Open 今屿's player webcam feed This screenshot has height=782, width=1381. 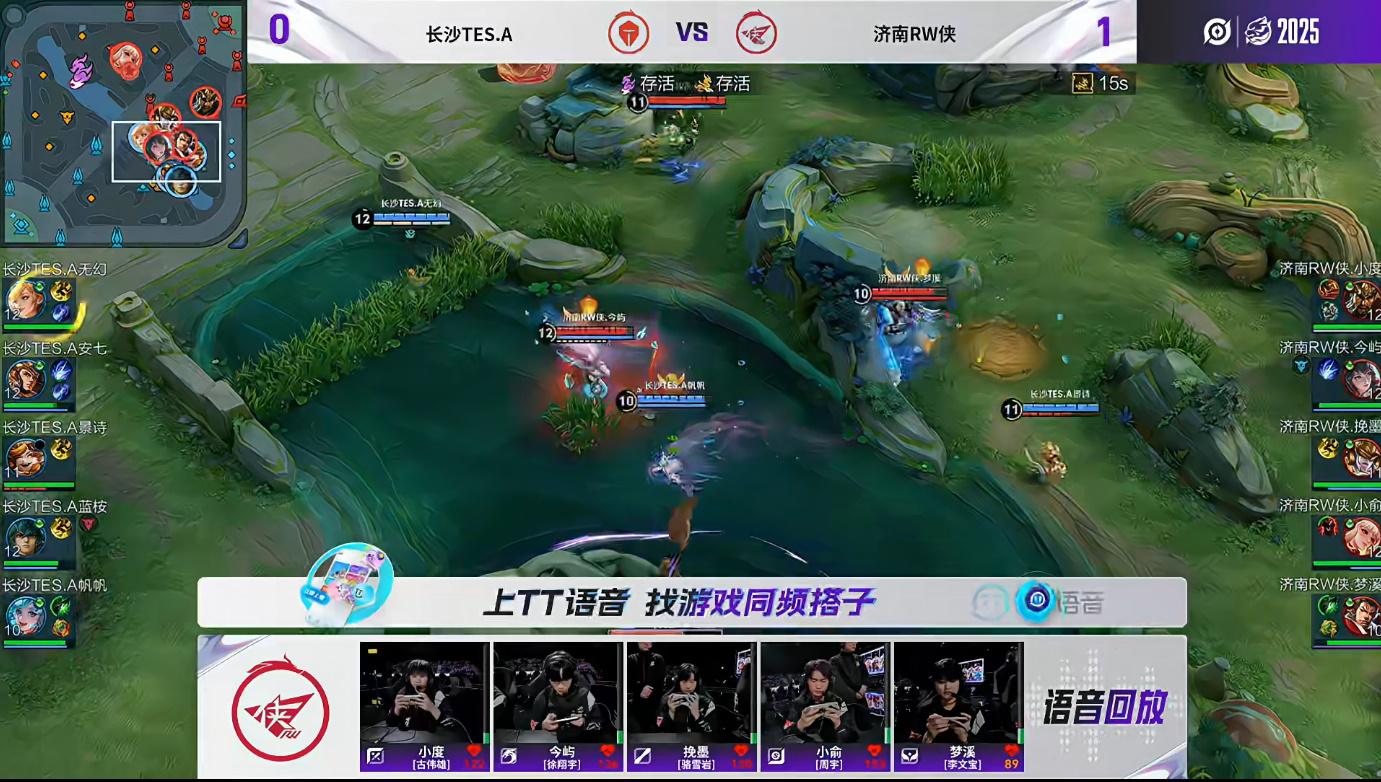point(558,693)
